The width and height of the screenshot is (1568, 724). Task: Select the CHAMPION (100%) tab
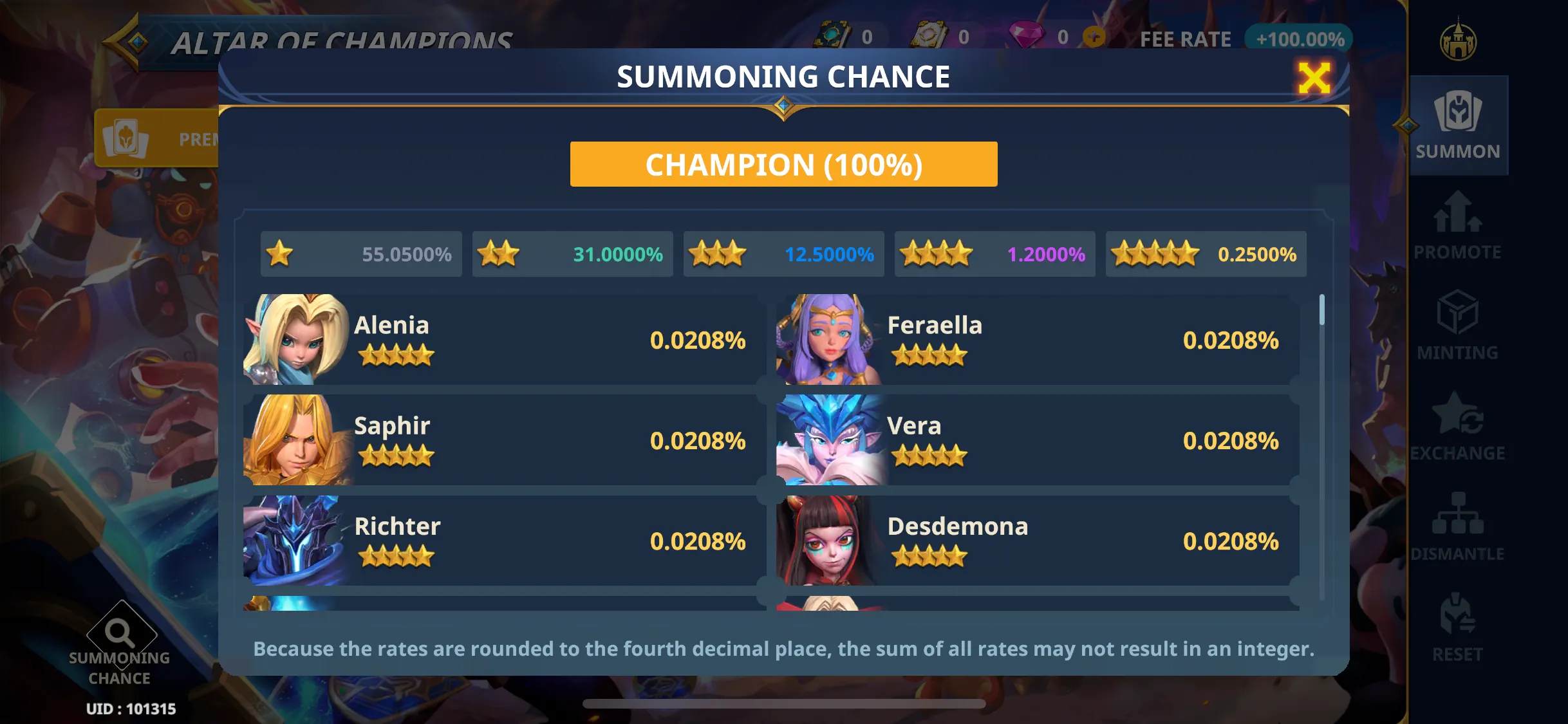(x=783, y=164)
